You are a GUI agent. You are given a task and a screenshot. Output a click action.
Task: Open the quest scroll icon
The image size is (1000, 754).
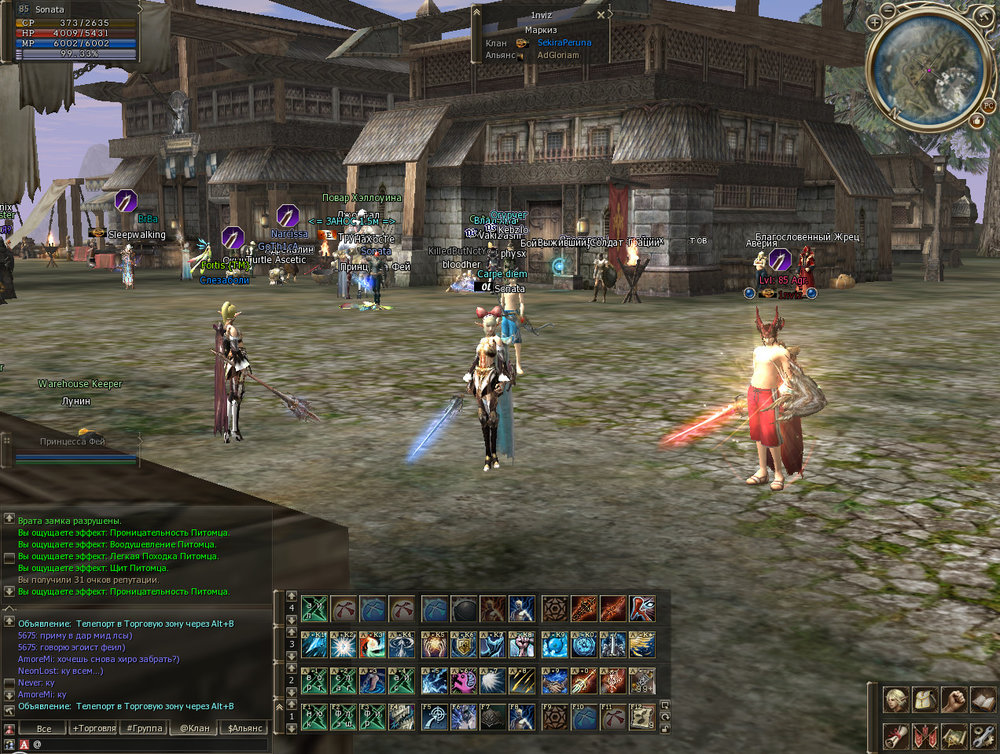(896, 735)
